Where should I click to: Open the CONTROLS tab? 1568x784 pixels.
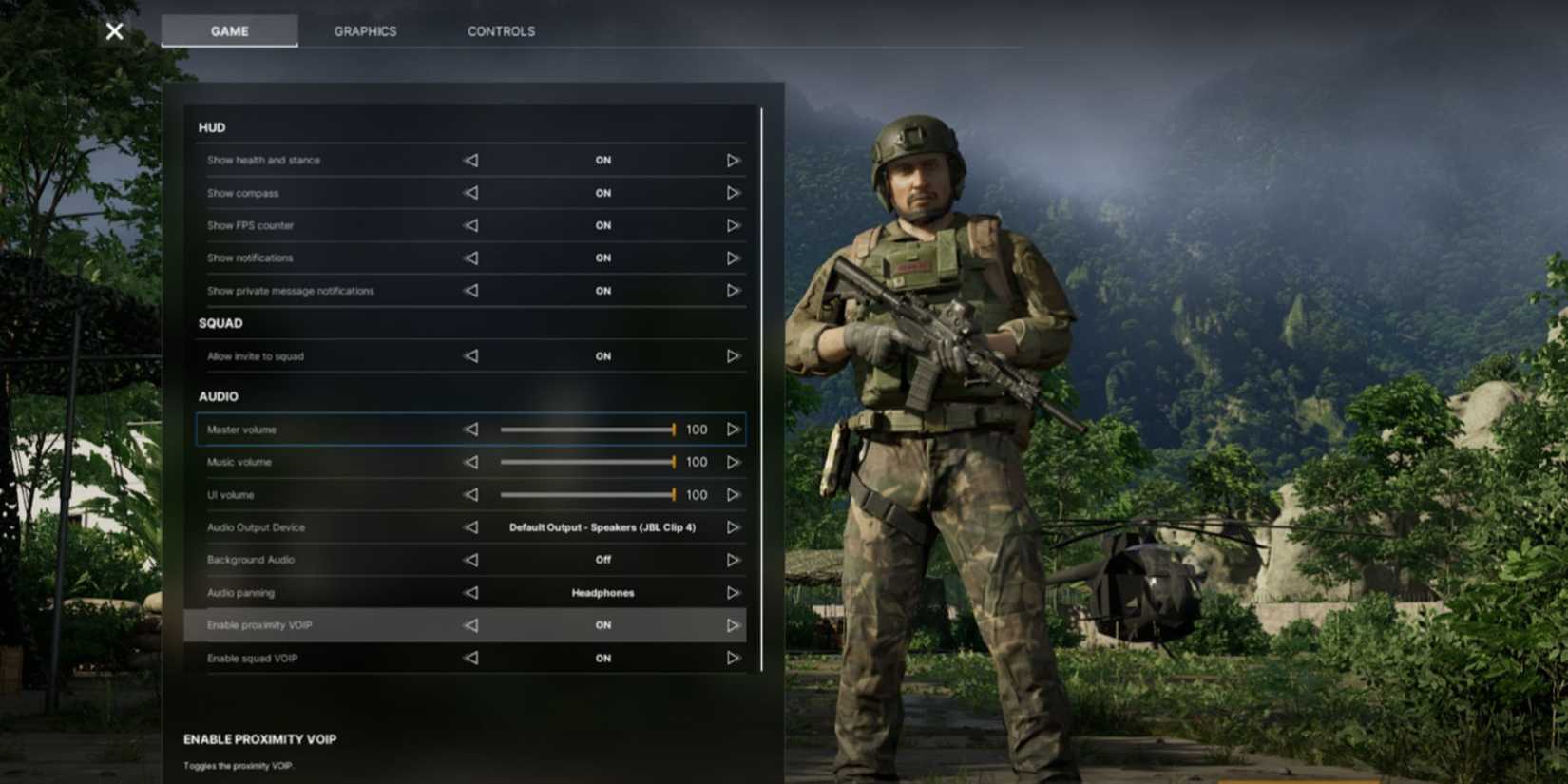pyautogui.click(x=500, y=30)
